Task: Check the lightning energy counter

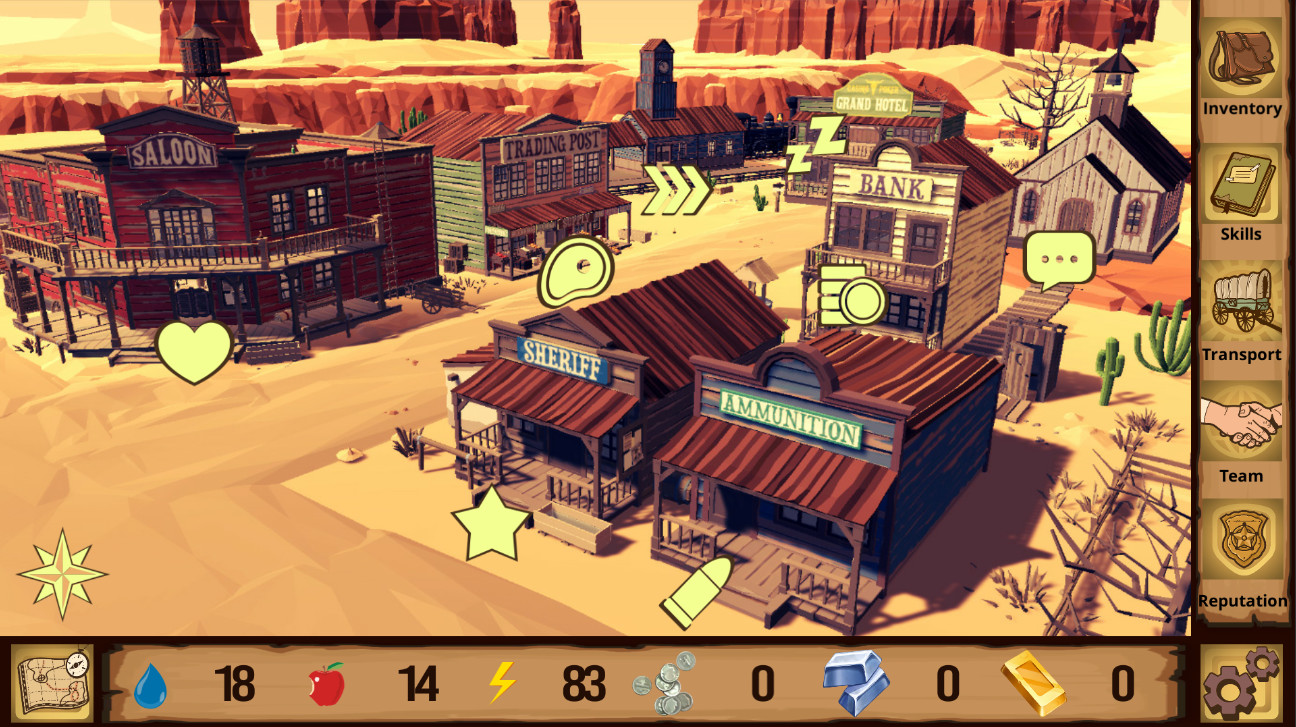Action: point(500,684)
